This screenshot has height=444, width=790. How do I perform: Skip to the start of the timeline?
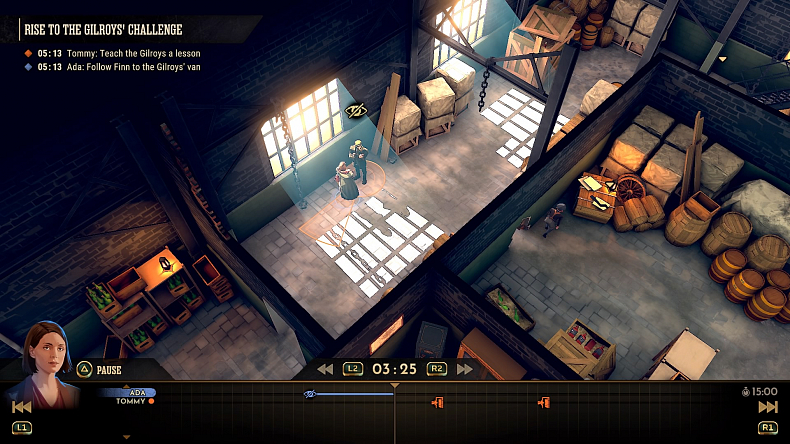pyautogui.click(x=21, y=407)
